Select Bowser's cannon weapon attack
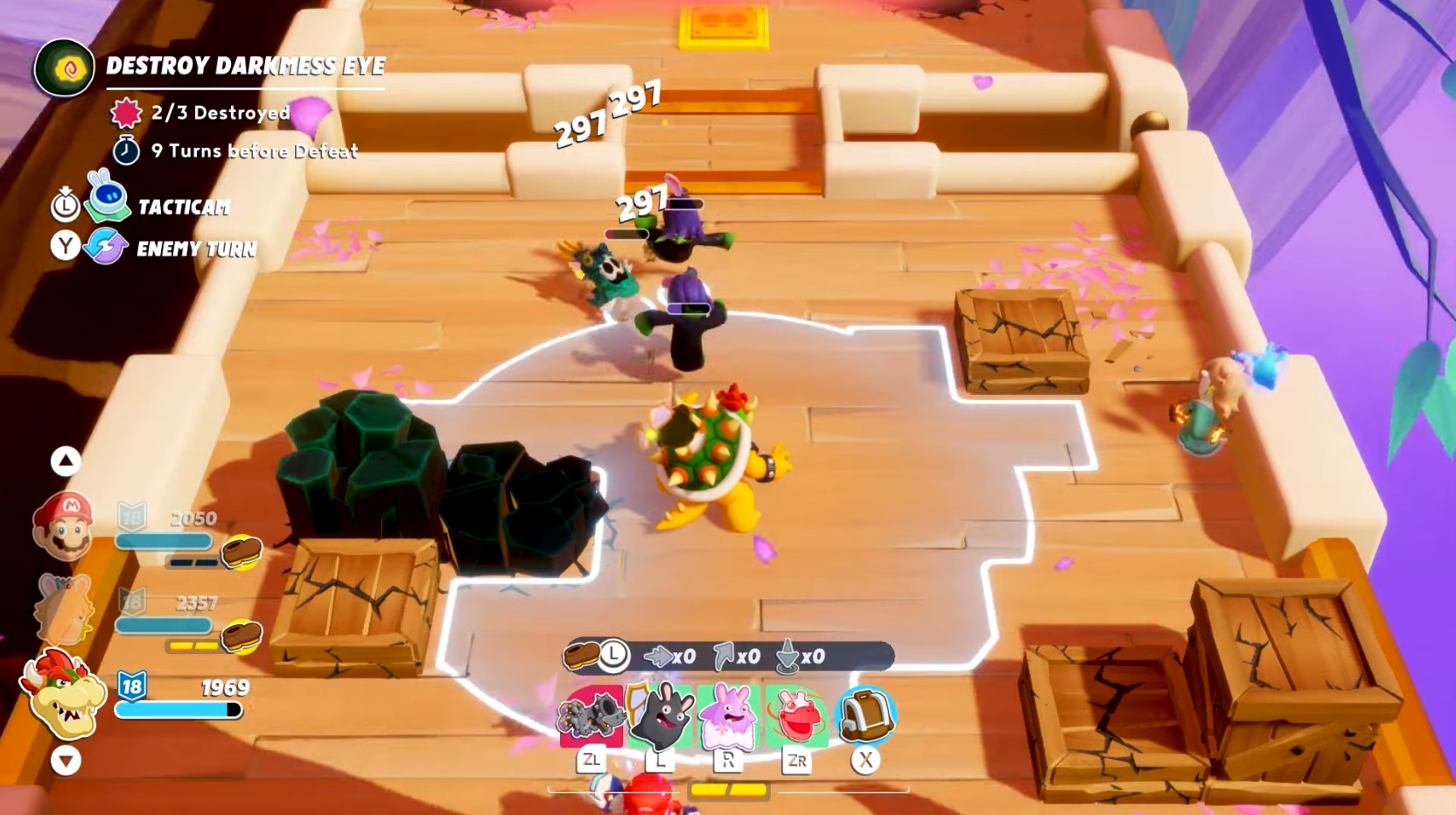Screen dimensions: 1456x815 591,717
